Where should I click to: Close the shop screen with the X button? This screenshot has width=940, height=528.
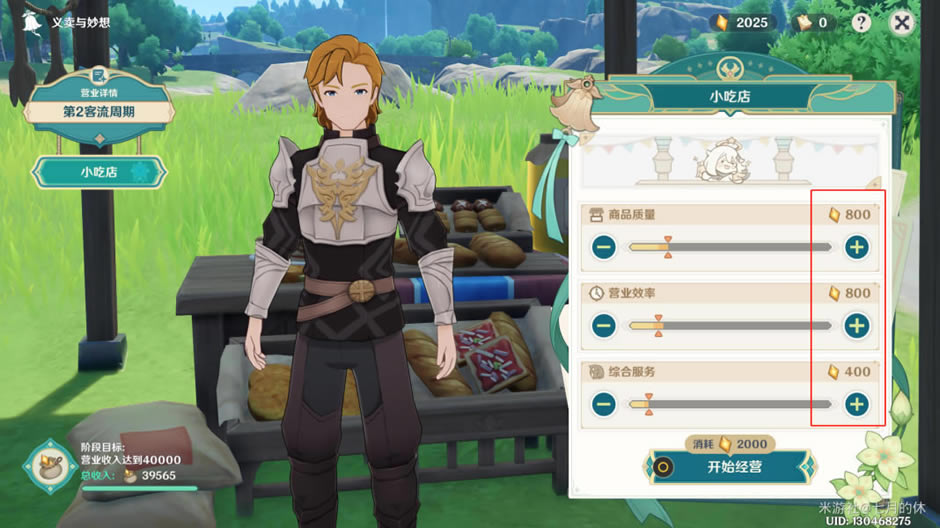(x=902, y=23)
